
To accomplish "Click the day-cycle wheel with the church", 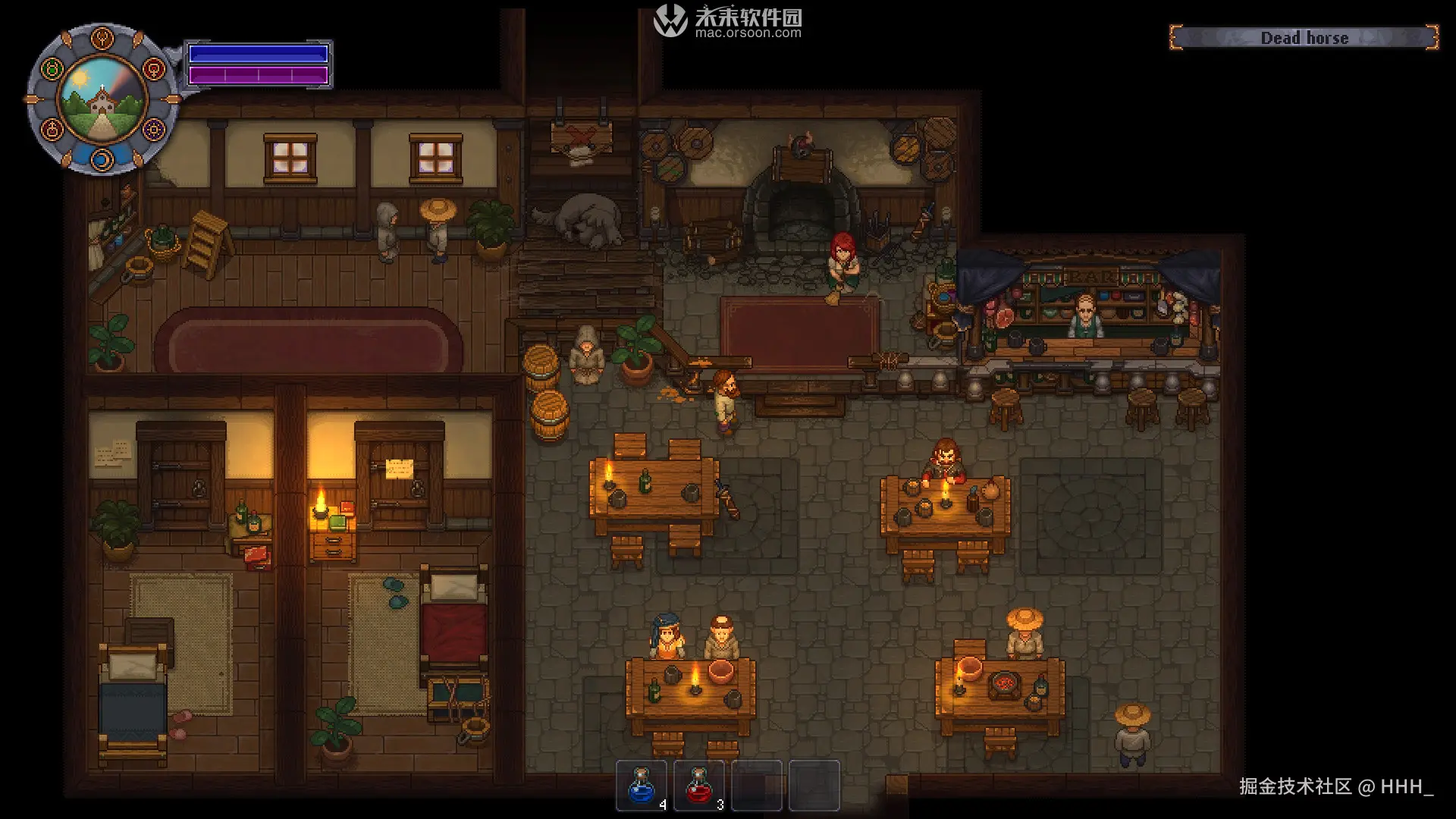I will click(102, 99).
